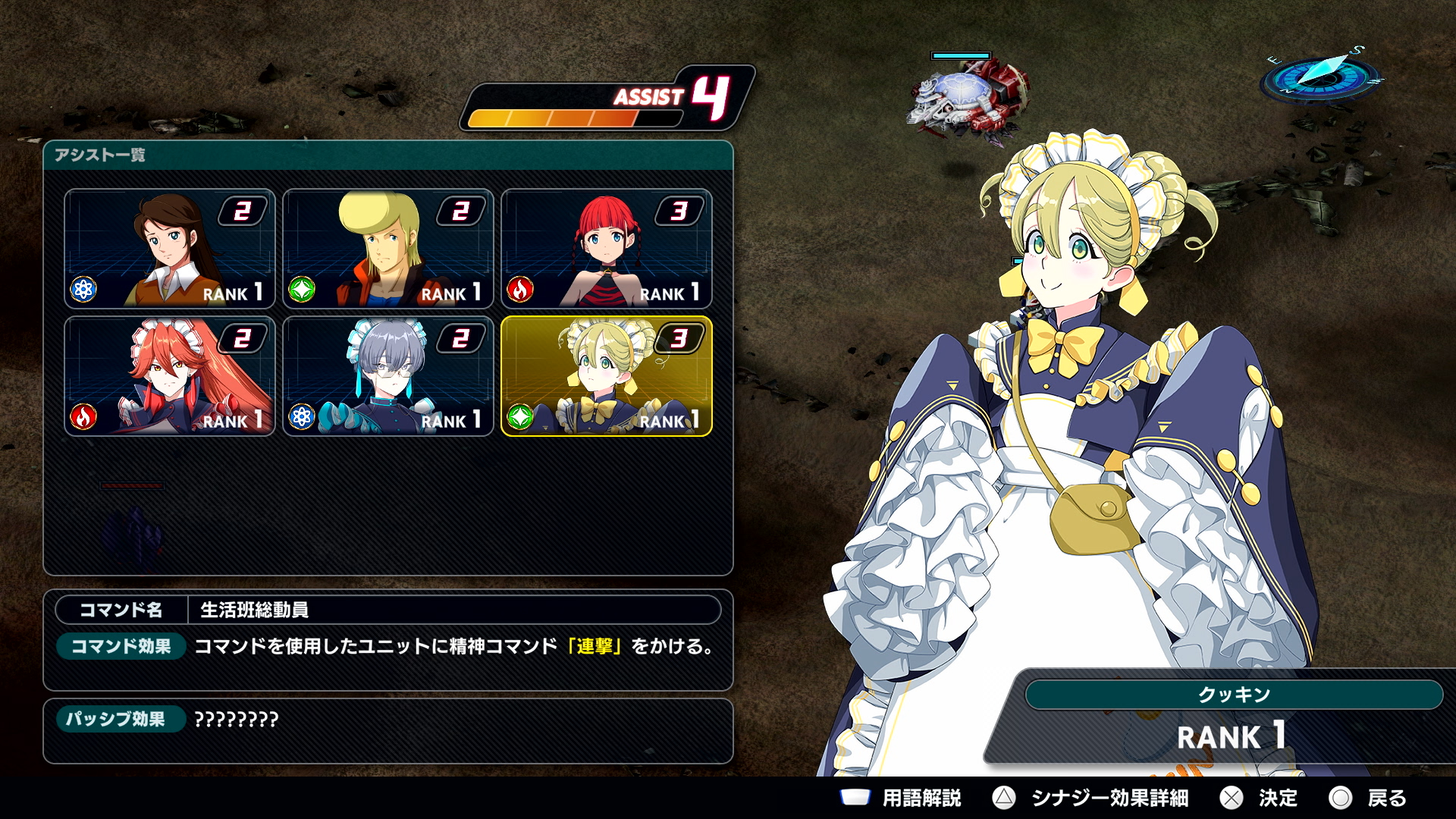Select the highlighted blonde maid assist card
Screen dimensions: 1456x819
[x=607, y=376]
